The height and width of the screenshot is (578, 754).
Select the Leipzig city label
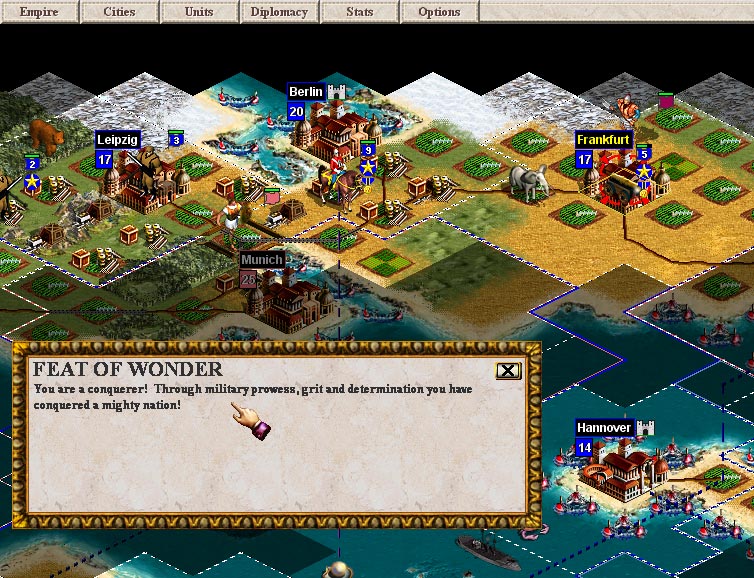[117, 140]
